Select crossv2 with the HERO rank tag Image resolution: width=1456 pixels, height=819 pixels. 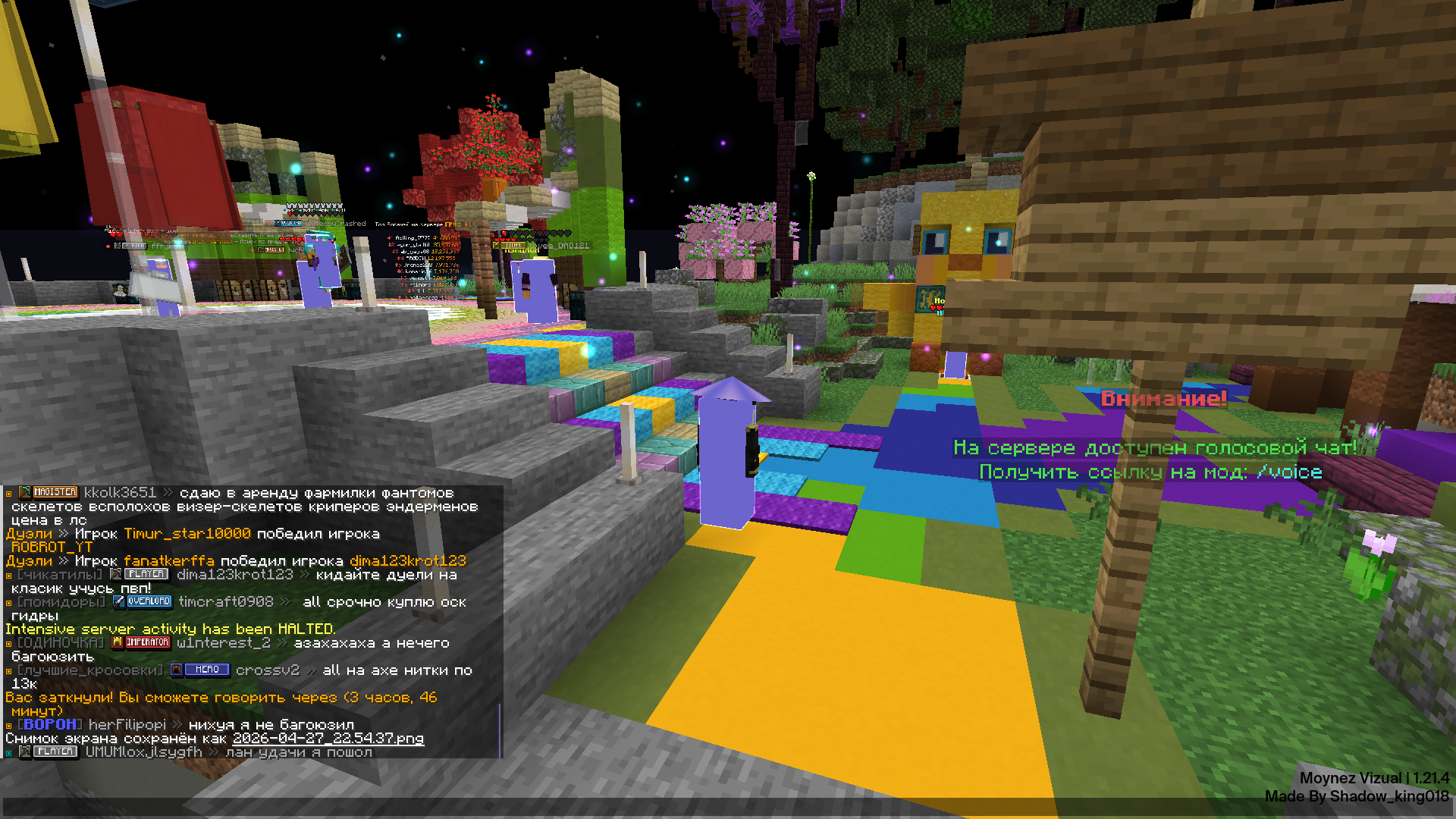pos(267,670)
